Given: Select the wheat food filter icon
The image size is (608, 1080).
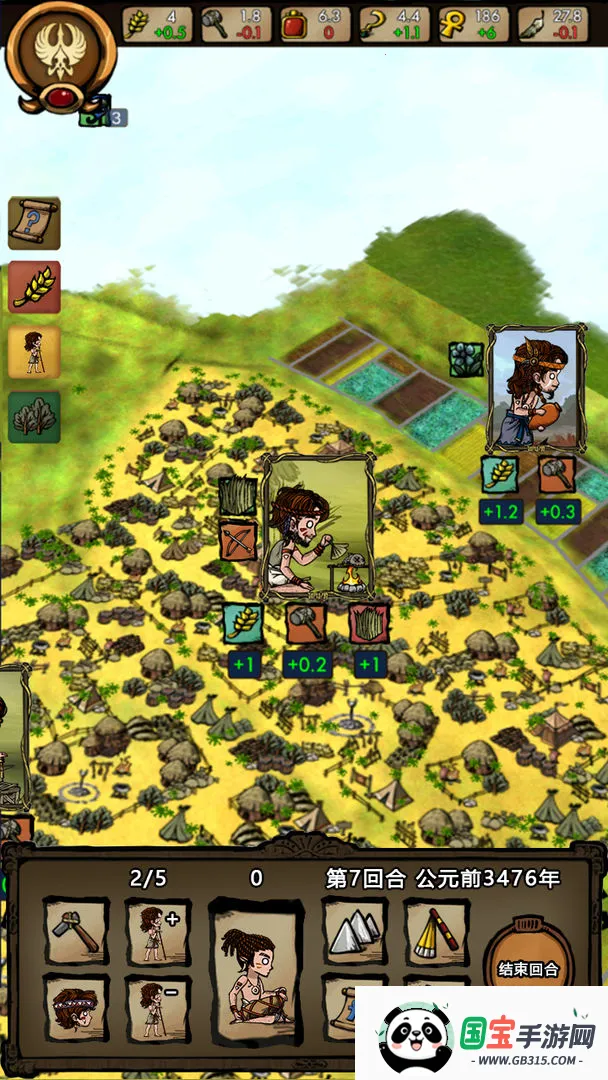Looking at the screenshot, I should [x=35, y=287].
